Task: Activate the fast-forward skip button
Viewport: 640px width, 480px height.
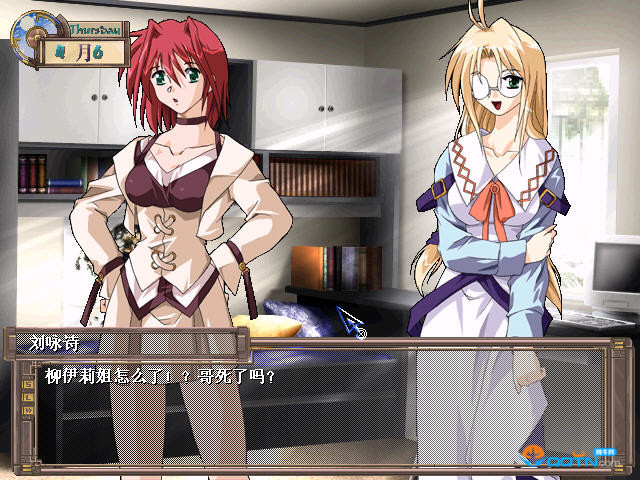Action: pyautogui.click(x=27, y=410)
